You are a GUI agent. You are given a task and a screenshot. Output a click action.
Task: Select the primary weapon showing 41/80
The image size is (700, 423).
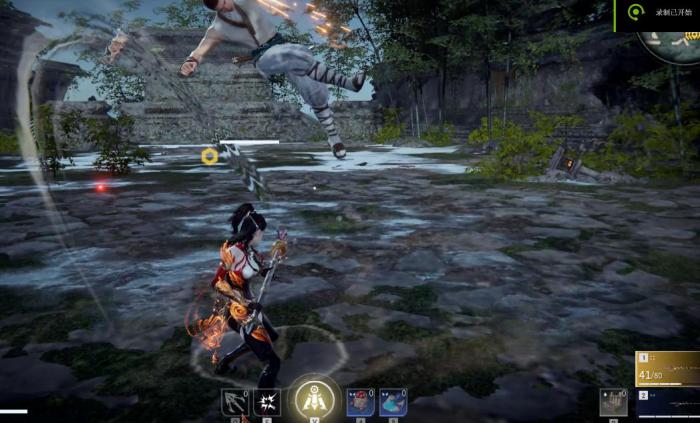[x=668, y=369]
